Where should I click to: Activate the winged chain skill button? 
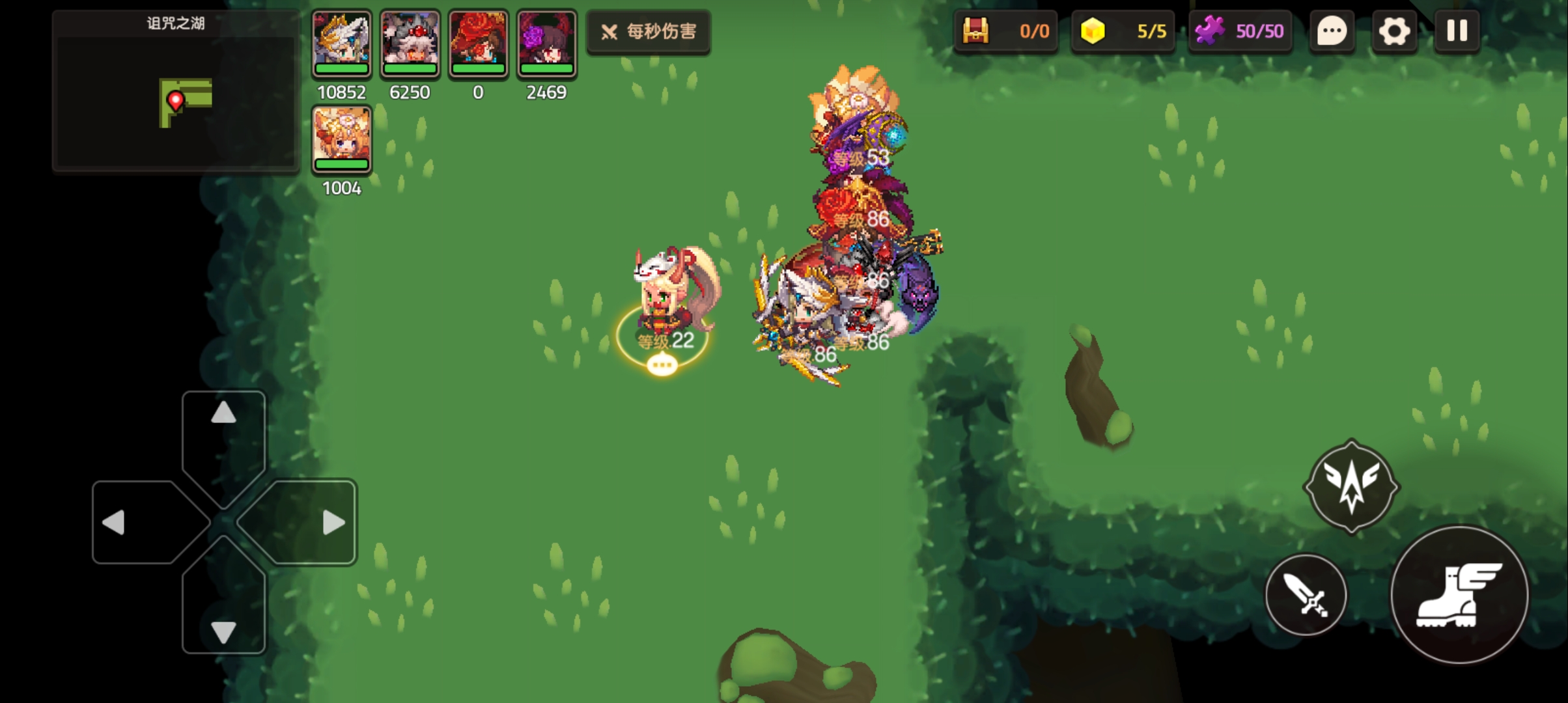[1351, 486]
